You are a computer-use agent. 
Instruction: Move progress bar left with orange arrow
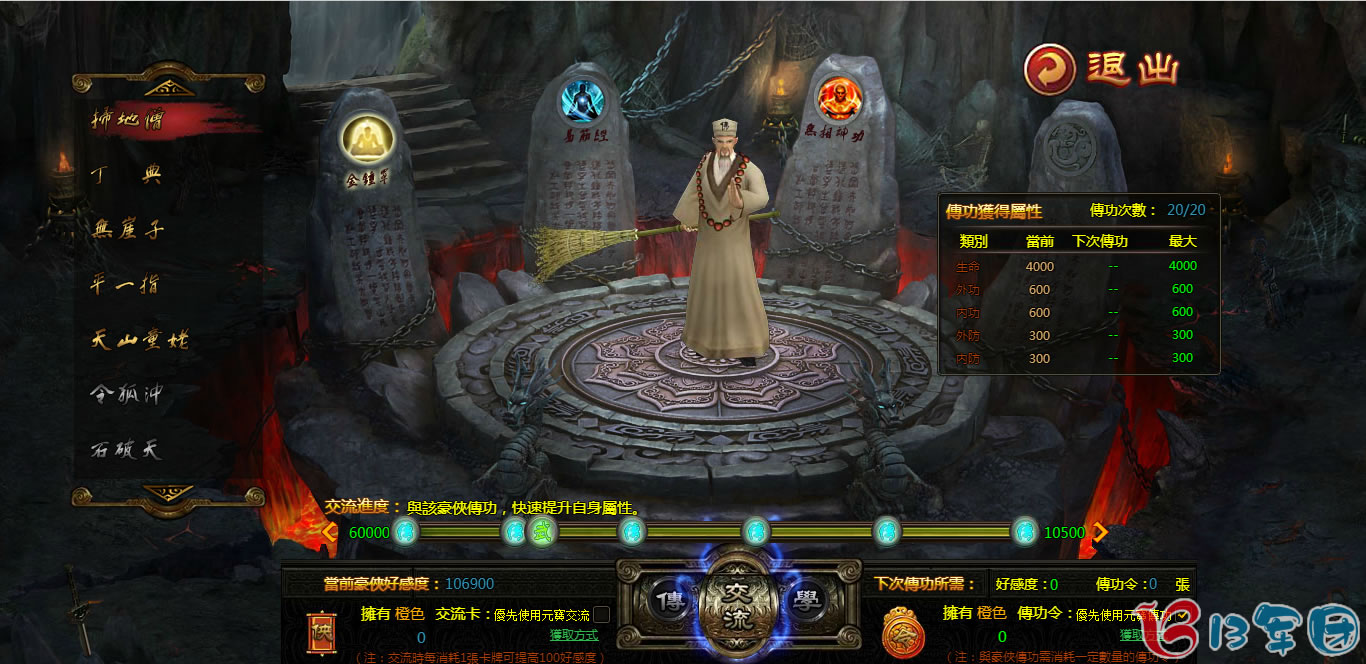[x=330, y=532]
